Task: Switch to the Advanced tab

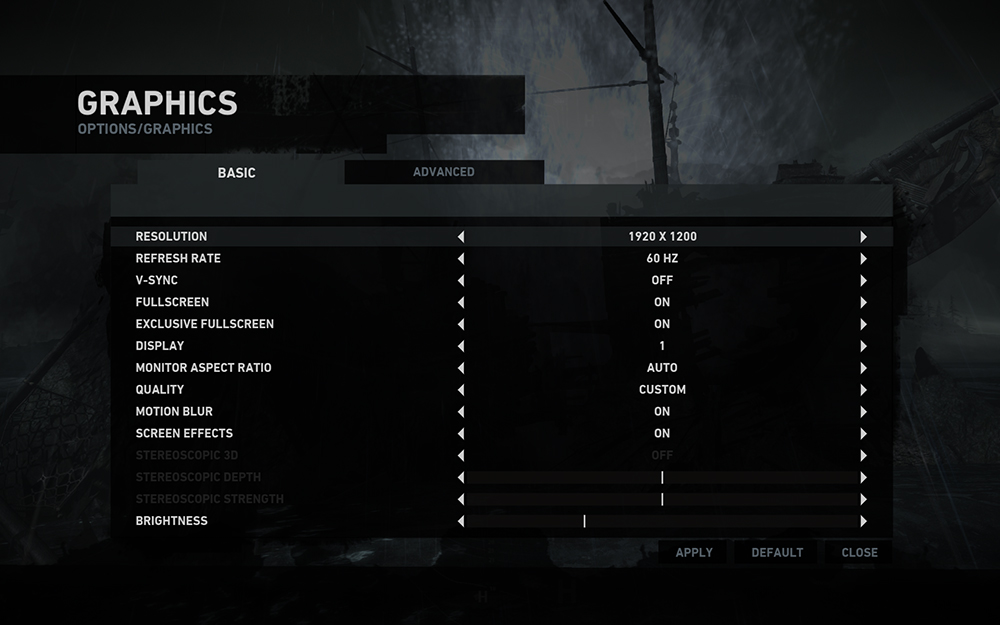Action: click(x=444, y=172)
